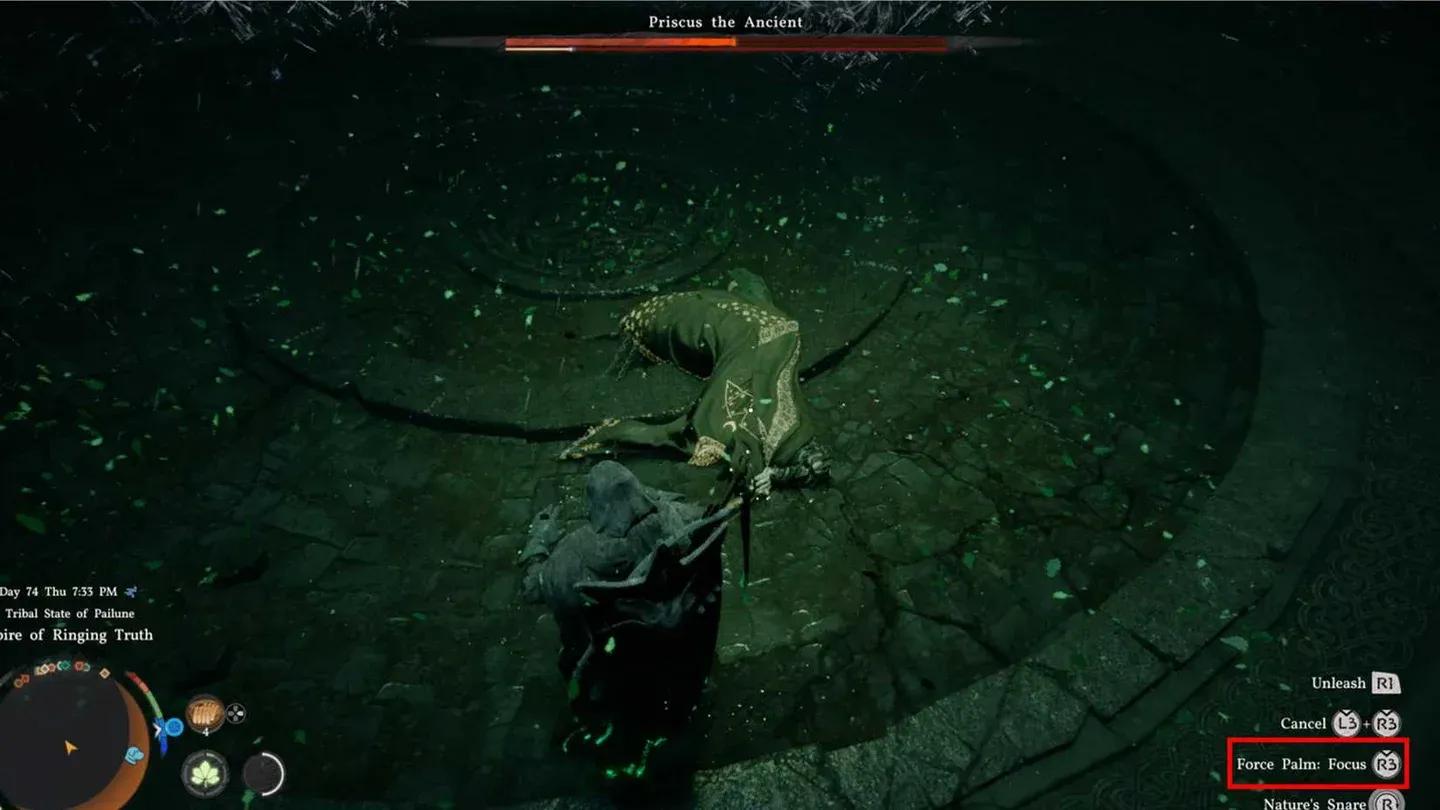
Task: Open the Spire of Ringing Truth location label
Action: (x=75, y=634)
